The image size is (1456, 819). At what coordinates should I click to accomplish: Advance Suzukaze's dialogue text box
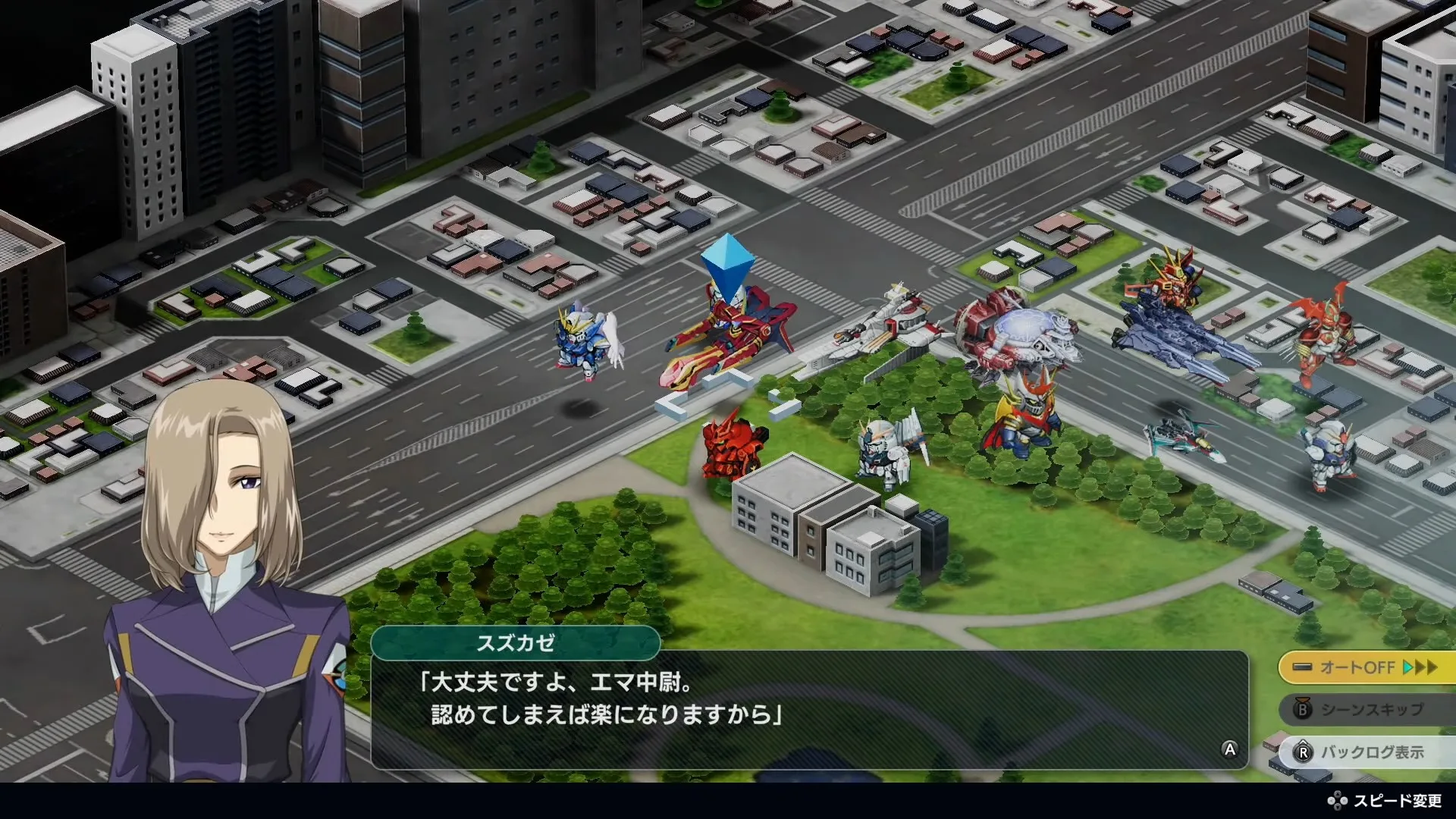[808, 710]
